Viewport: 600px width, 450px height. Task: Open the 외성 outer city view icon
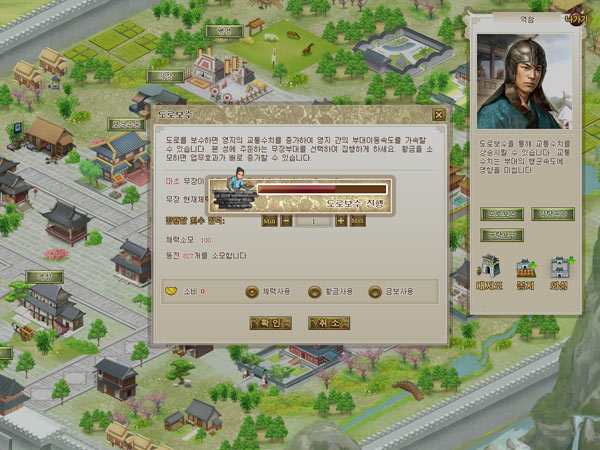pyautogui.click(x=558, y=268)
